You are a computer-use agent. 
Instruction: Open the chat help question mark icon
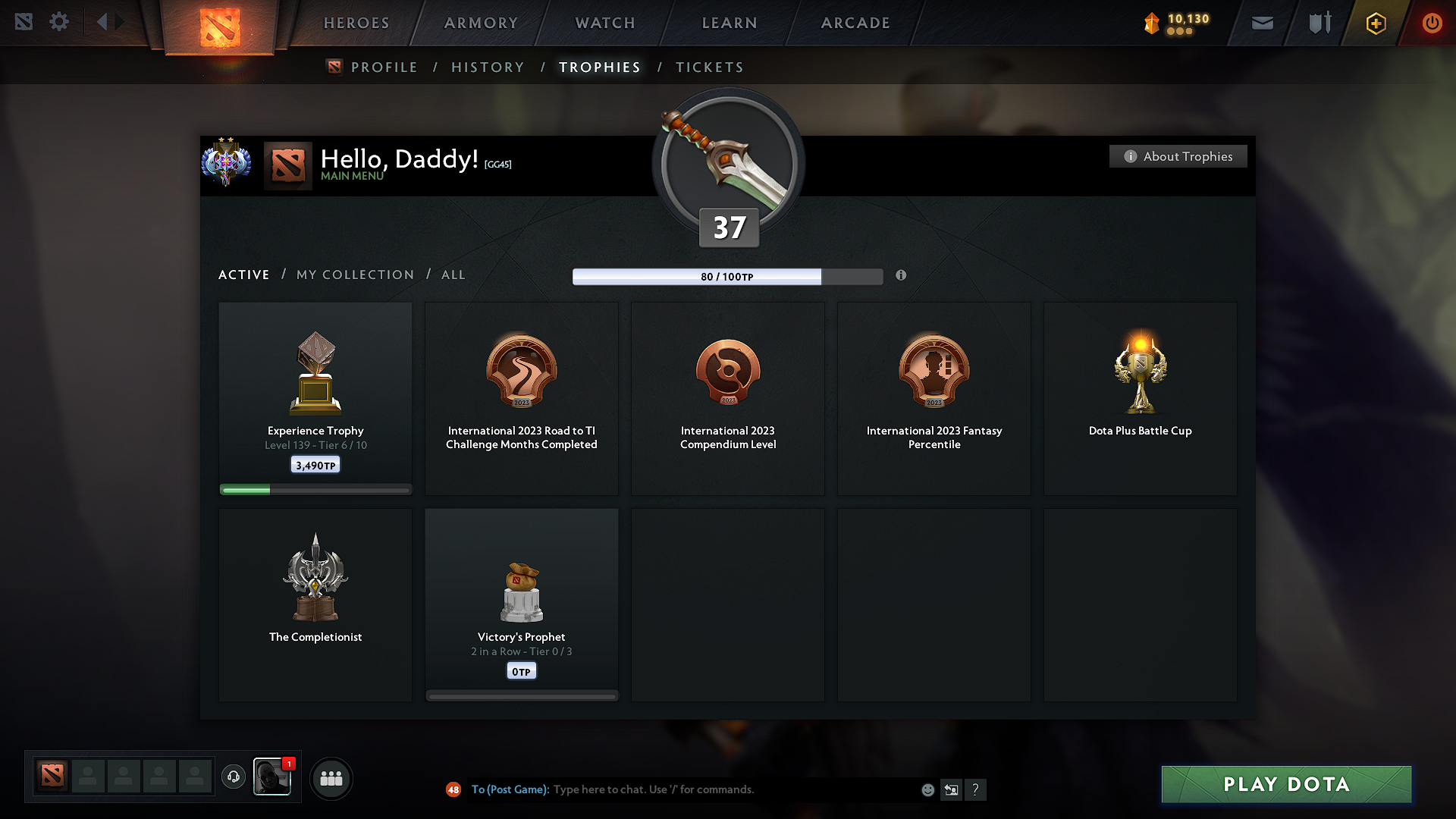tap(976, 789)
